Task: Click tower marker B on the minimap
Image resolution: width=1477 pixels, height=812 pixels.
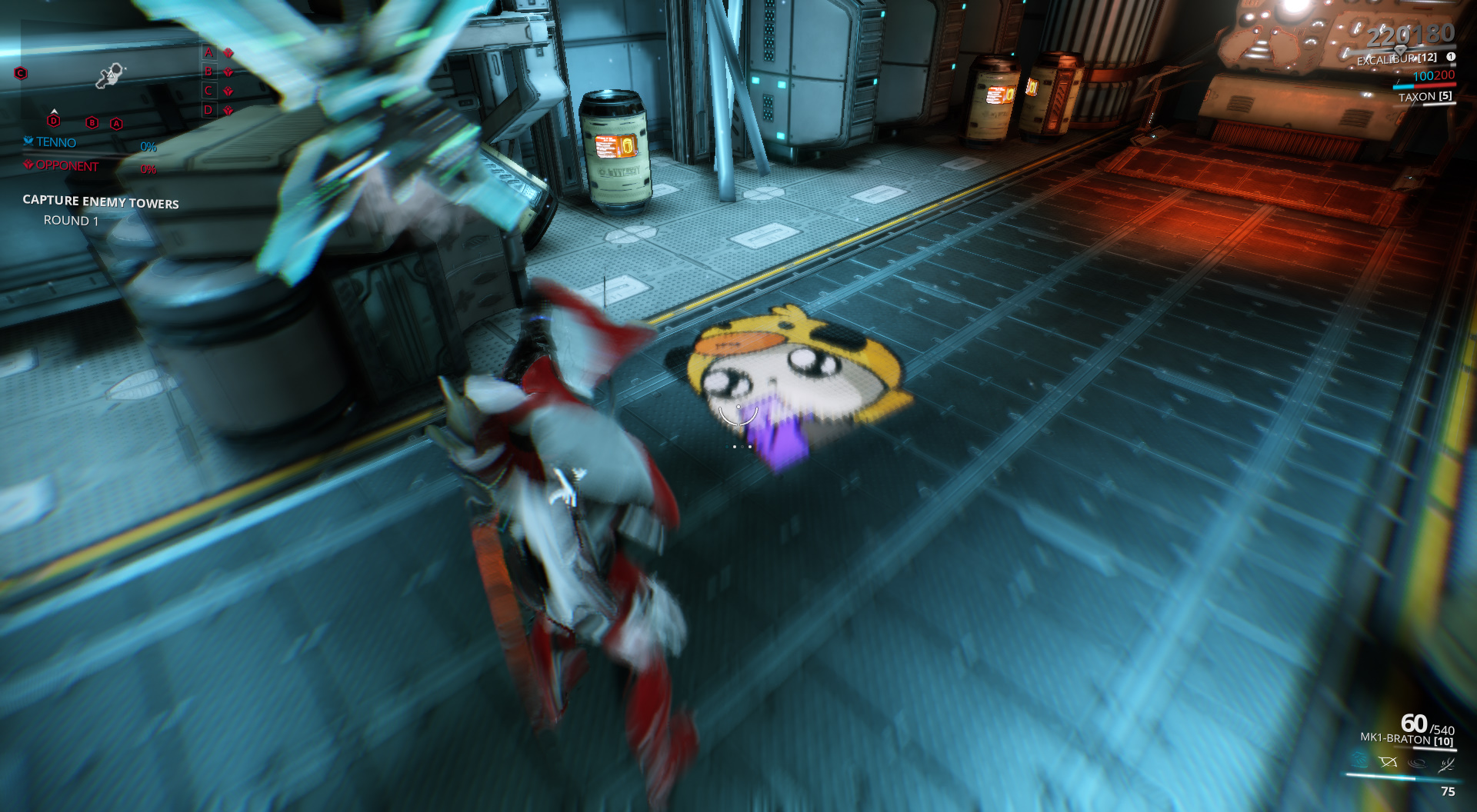Action: tap(92, 123)
